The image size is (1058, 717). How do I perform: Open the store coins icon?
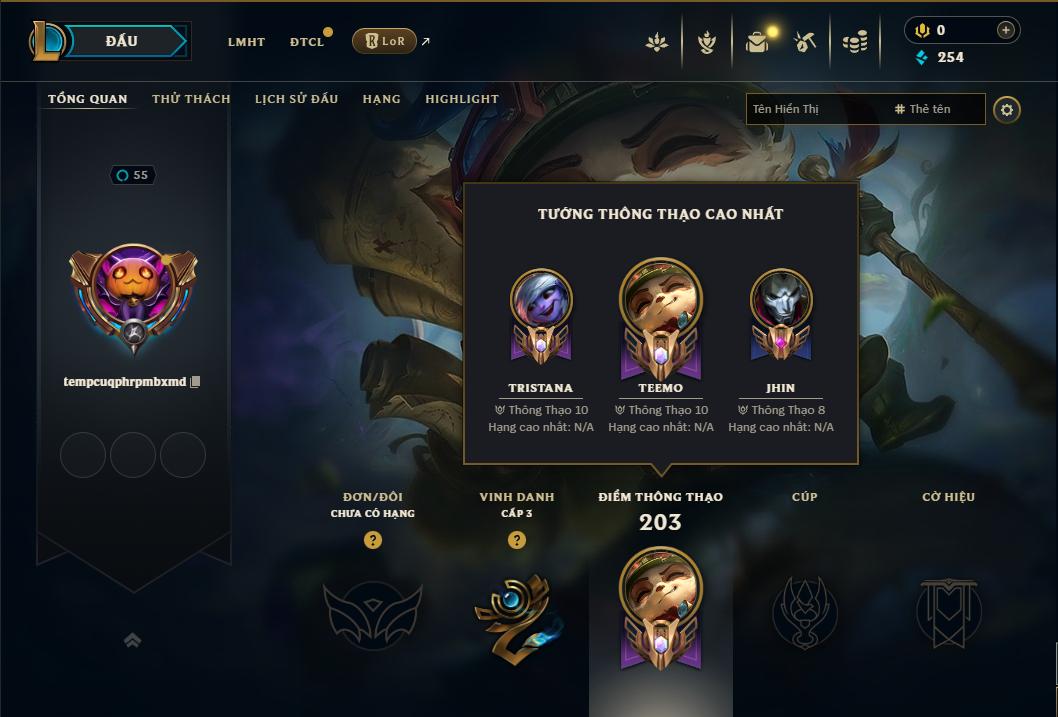(x=854, y=42)
